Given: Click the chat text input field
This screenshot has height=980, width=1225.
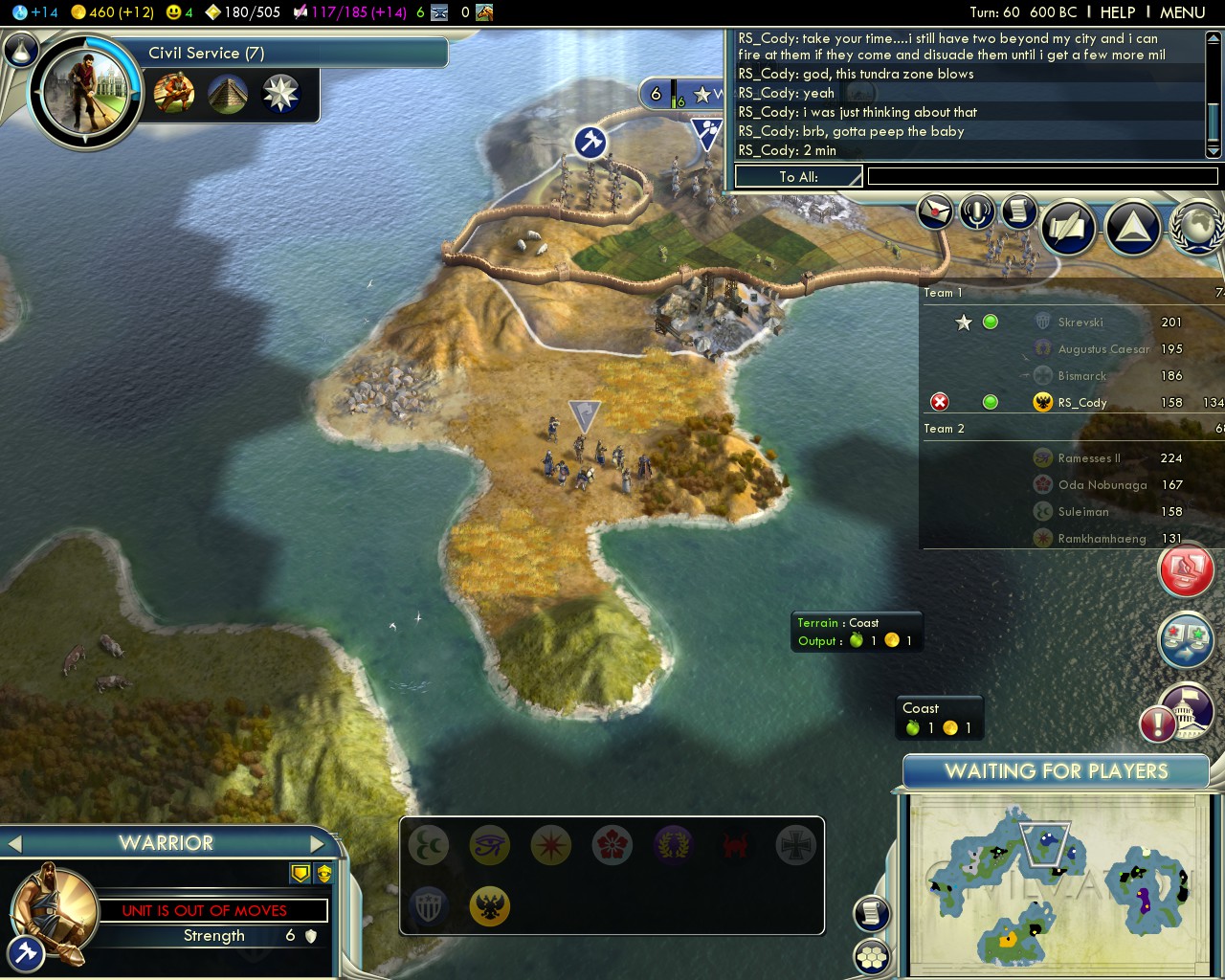Looking at the screenshot, I should pyautogui.click(x=1042, y=176).
